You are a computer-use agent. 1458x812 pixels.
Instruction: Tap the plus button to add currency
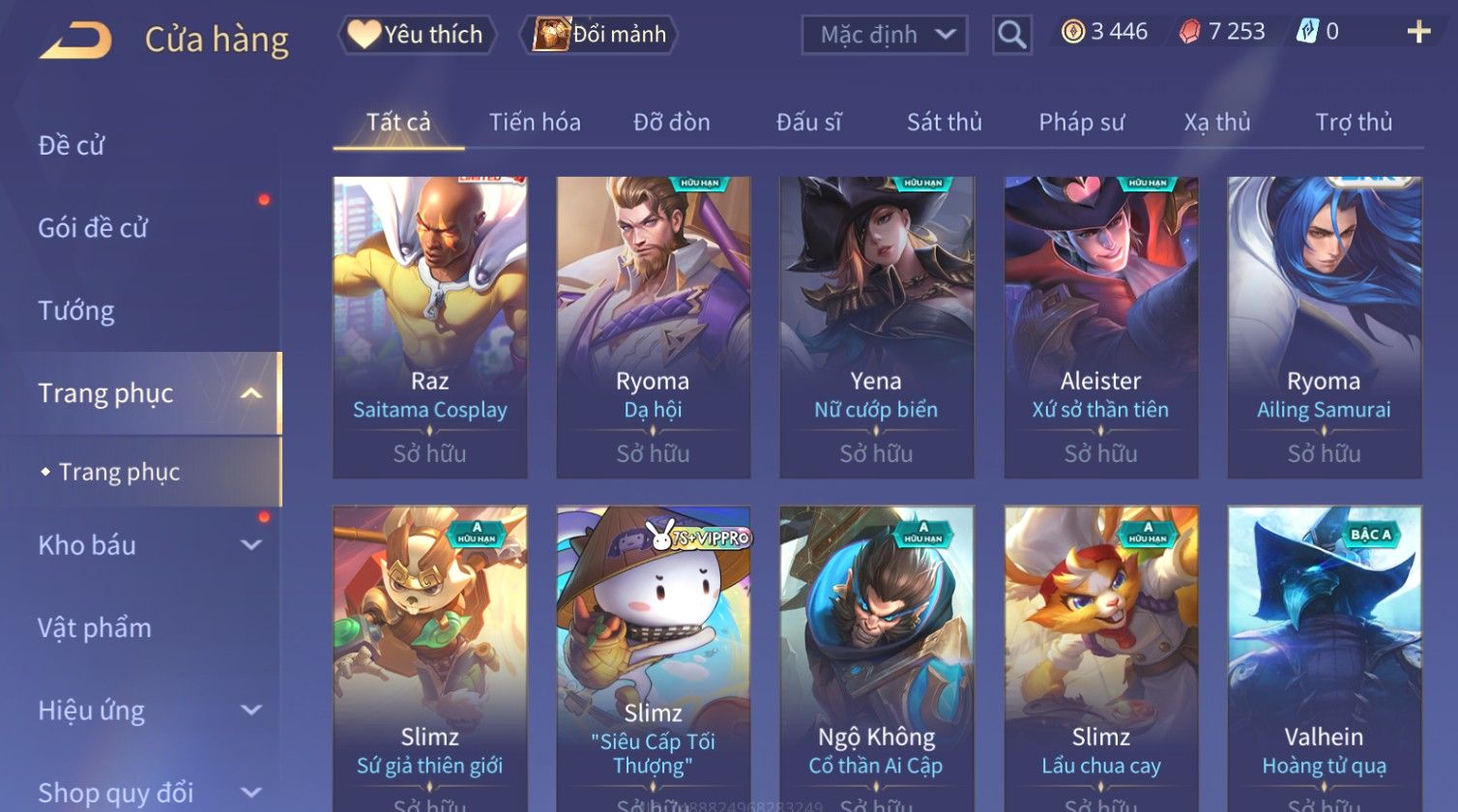(1418, 33)
